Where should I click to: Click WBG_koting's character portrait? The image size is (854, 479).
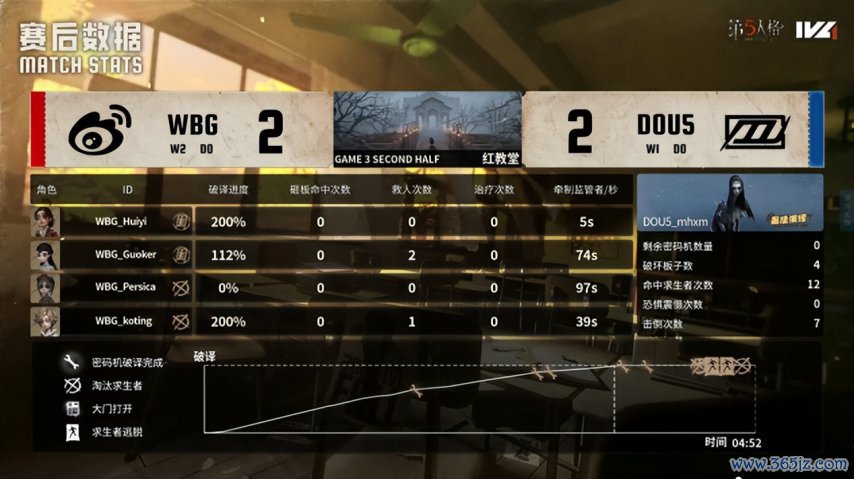pos(46,321)
